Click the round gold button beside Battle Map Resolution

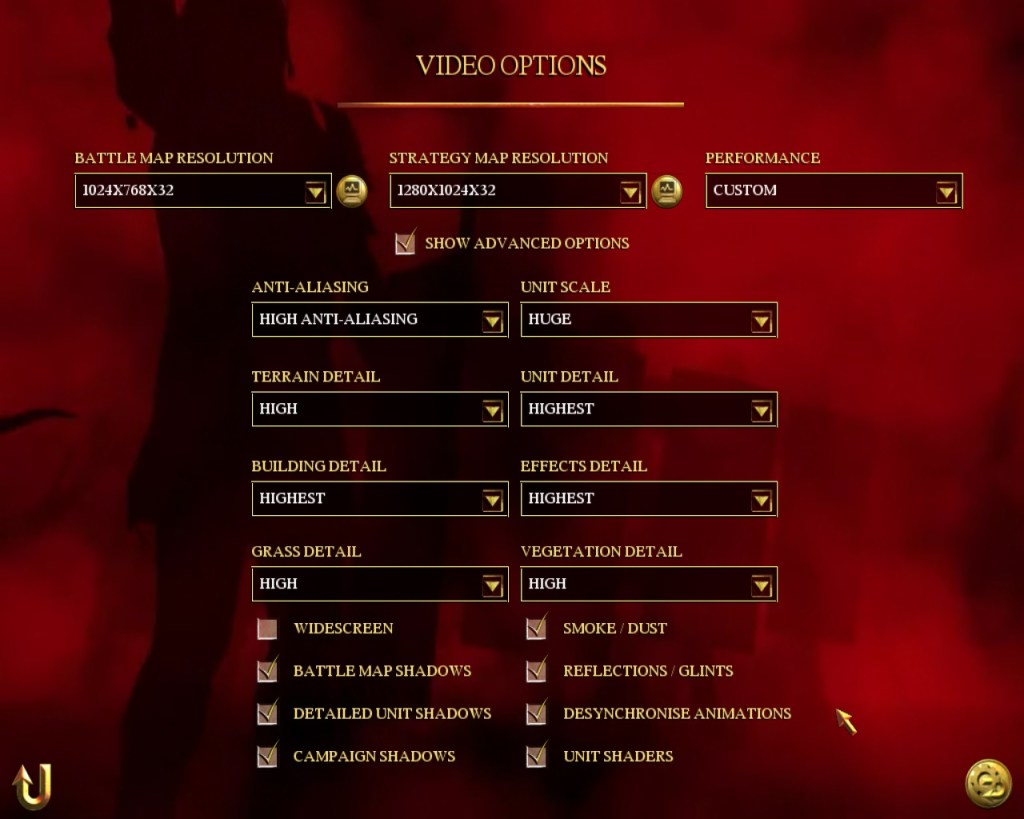pos(352,190)
